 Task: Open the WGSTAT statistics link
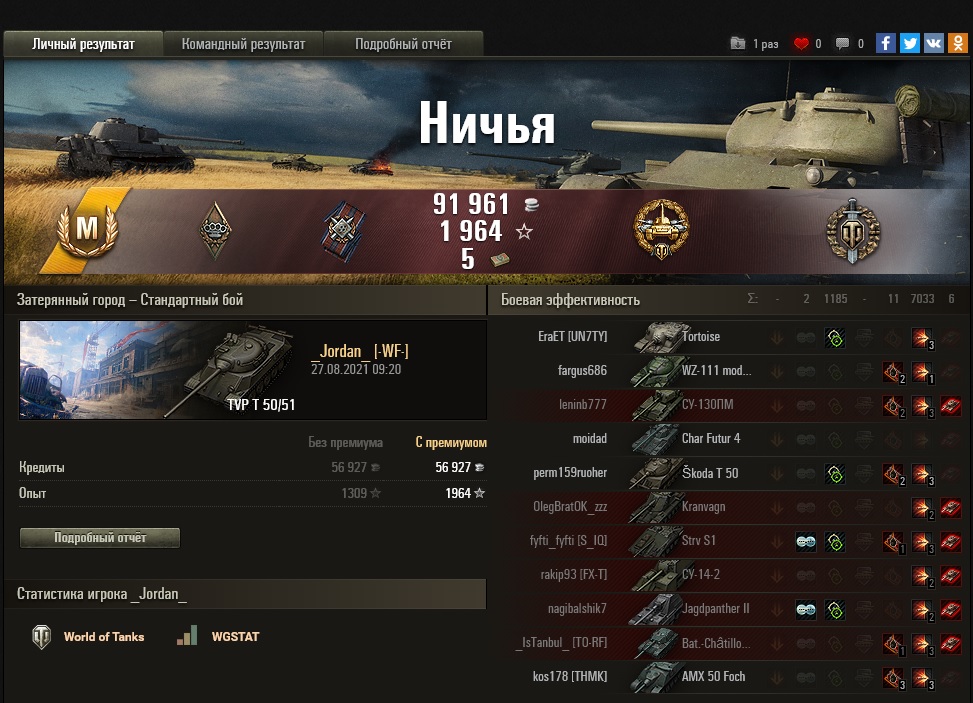[218, 637]
